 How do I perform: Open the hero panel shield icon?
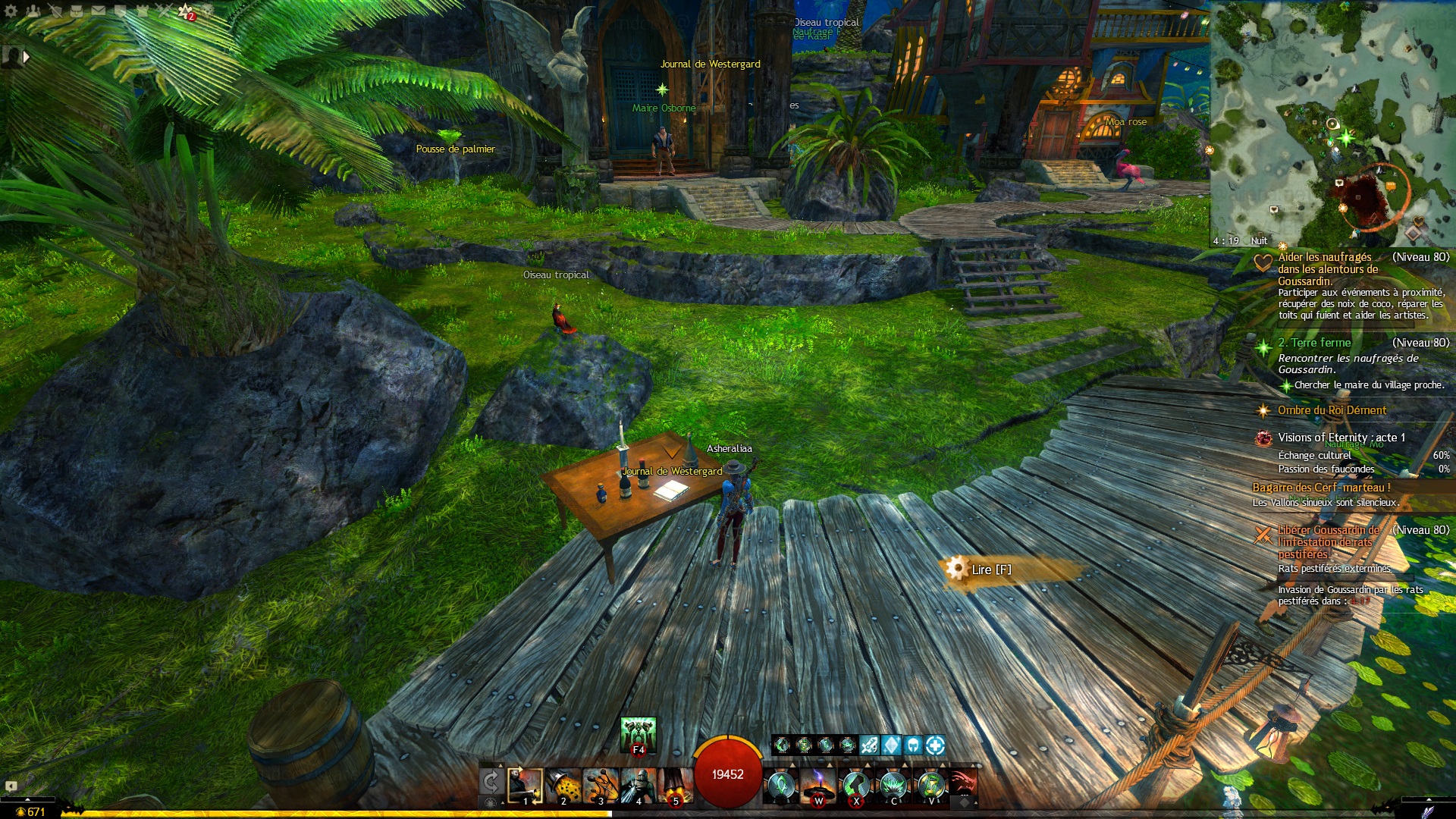(x=55, y=11)
